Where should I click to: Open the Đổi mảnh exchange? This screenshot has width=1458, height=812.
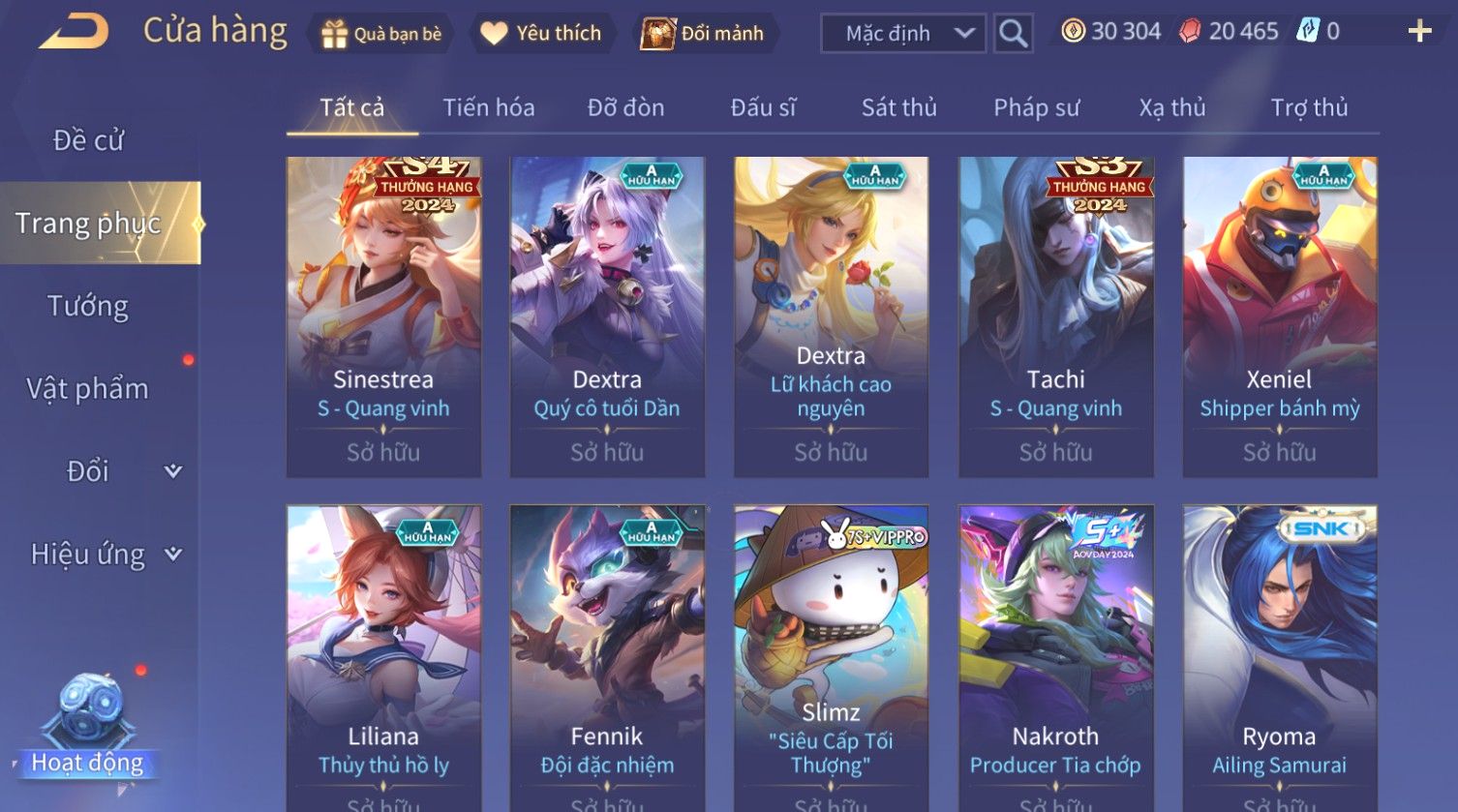(x=704, y=34)
